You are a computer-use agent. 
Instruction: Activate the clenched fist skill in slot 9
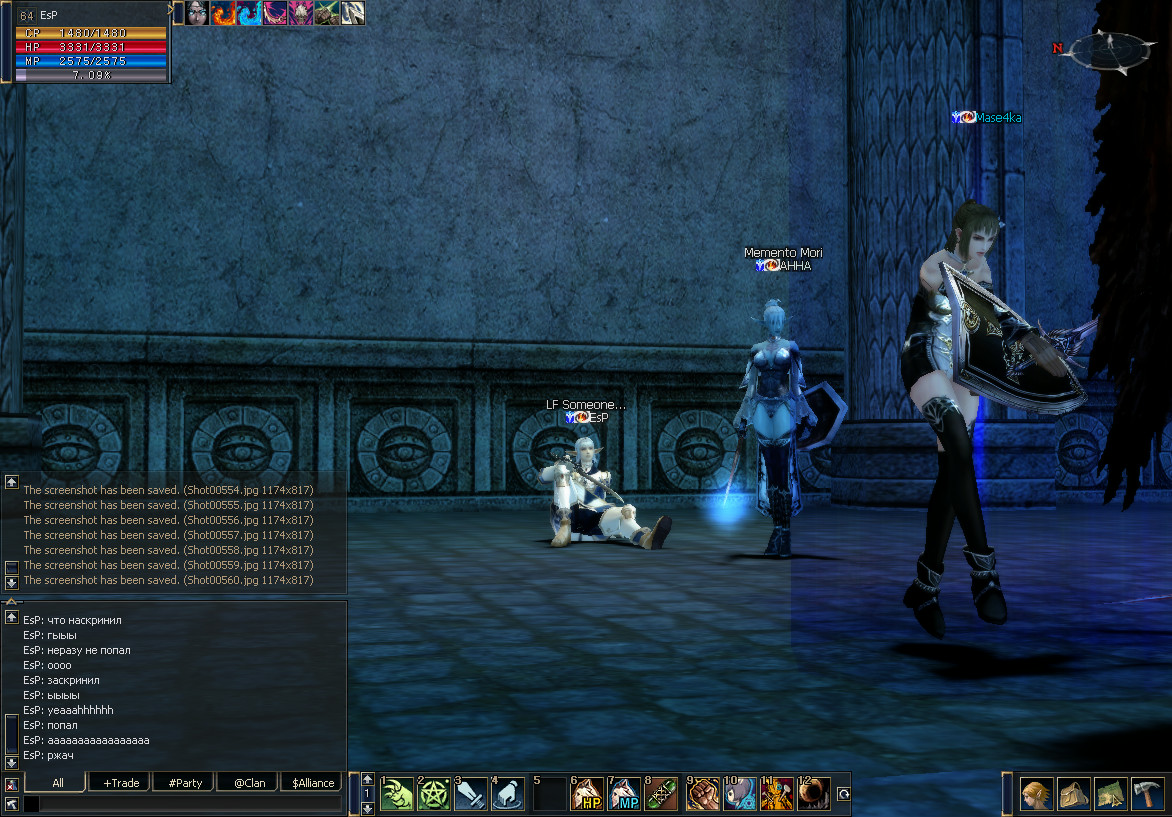pos(702,795)
